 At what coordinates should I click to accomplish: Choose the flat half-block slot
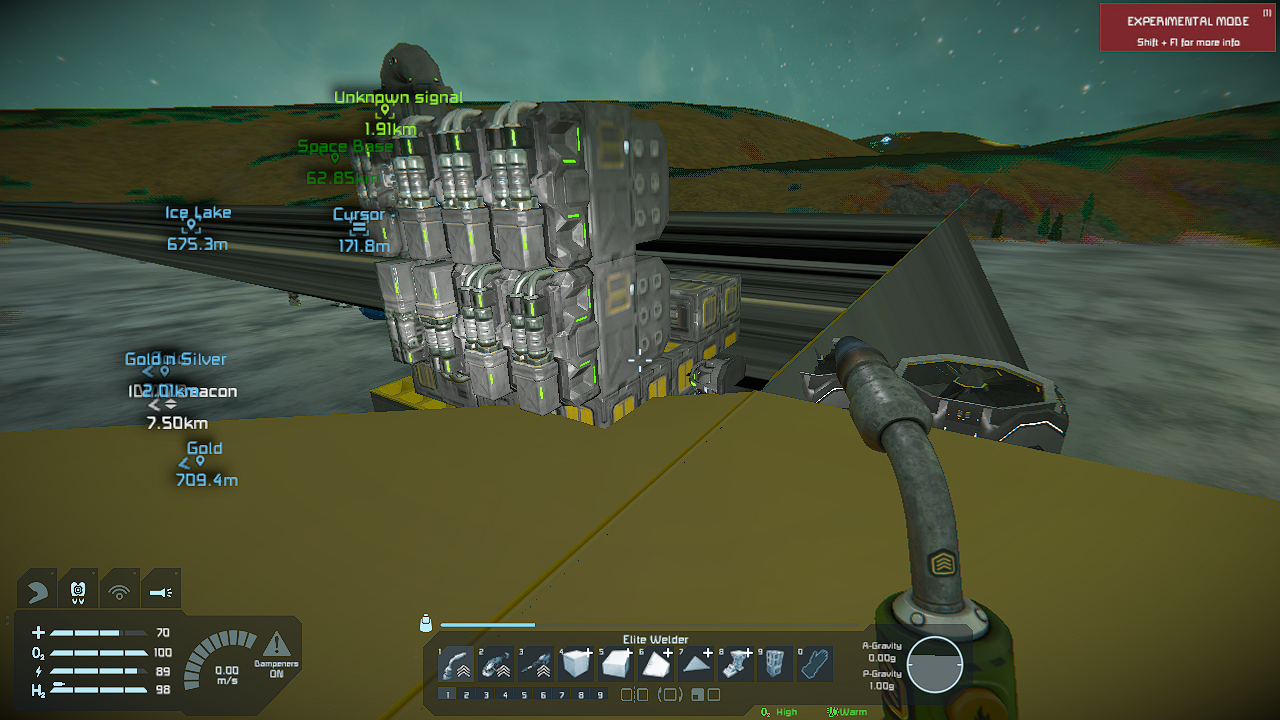616,663
